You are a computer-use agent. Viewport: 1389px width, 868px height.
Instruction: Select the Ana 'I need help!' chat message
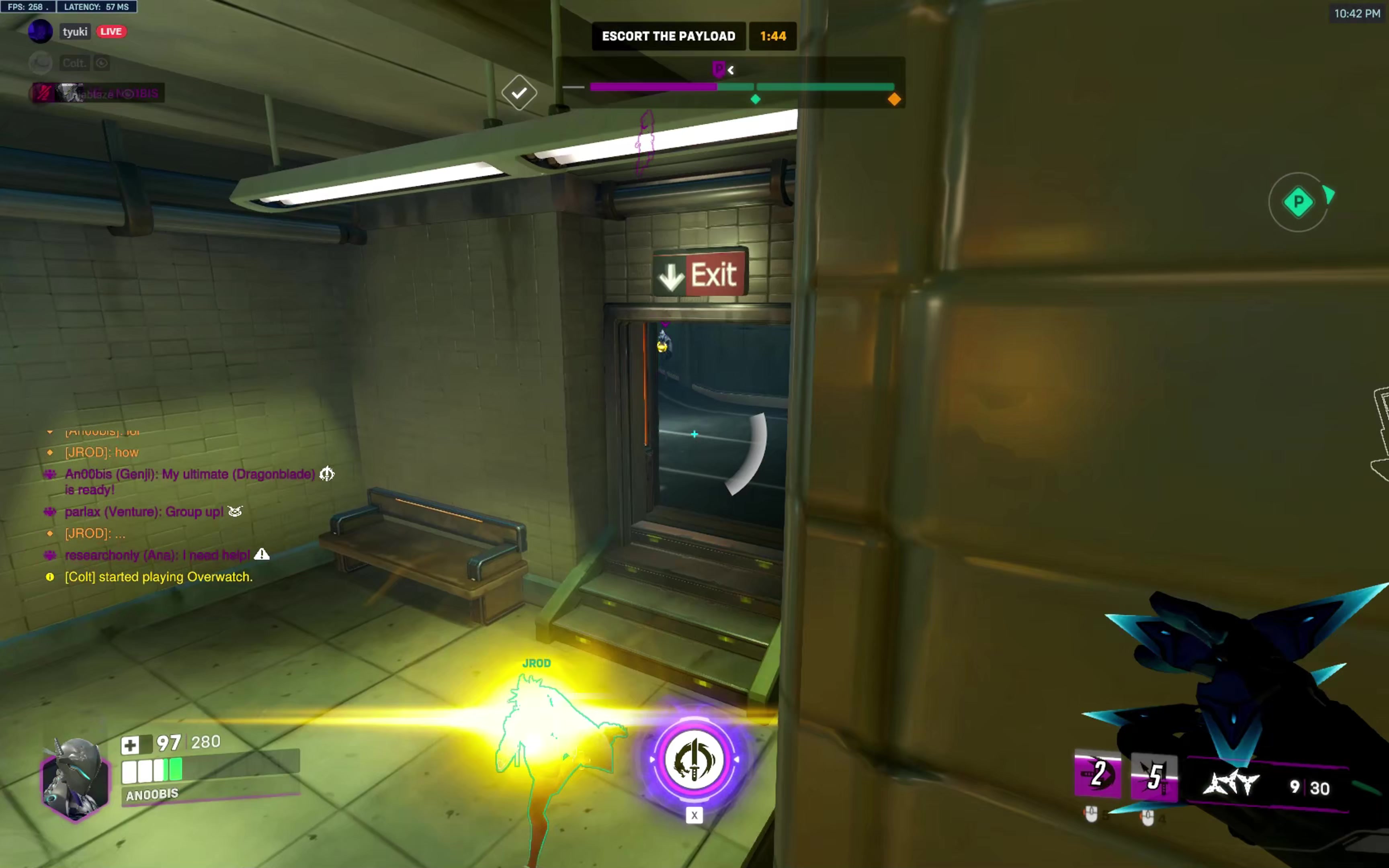157,555
